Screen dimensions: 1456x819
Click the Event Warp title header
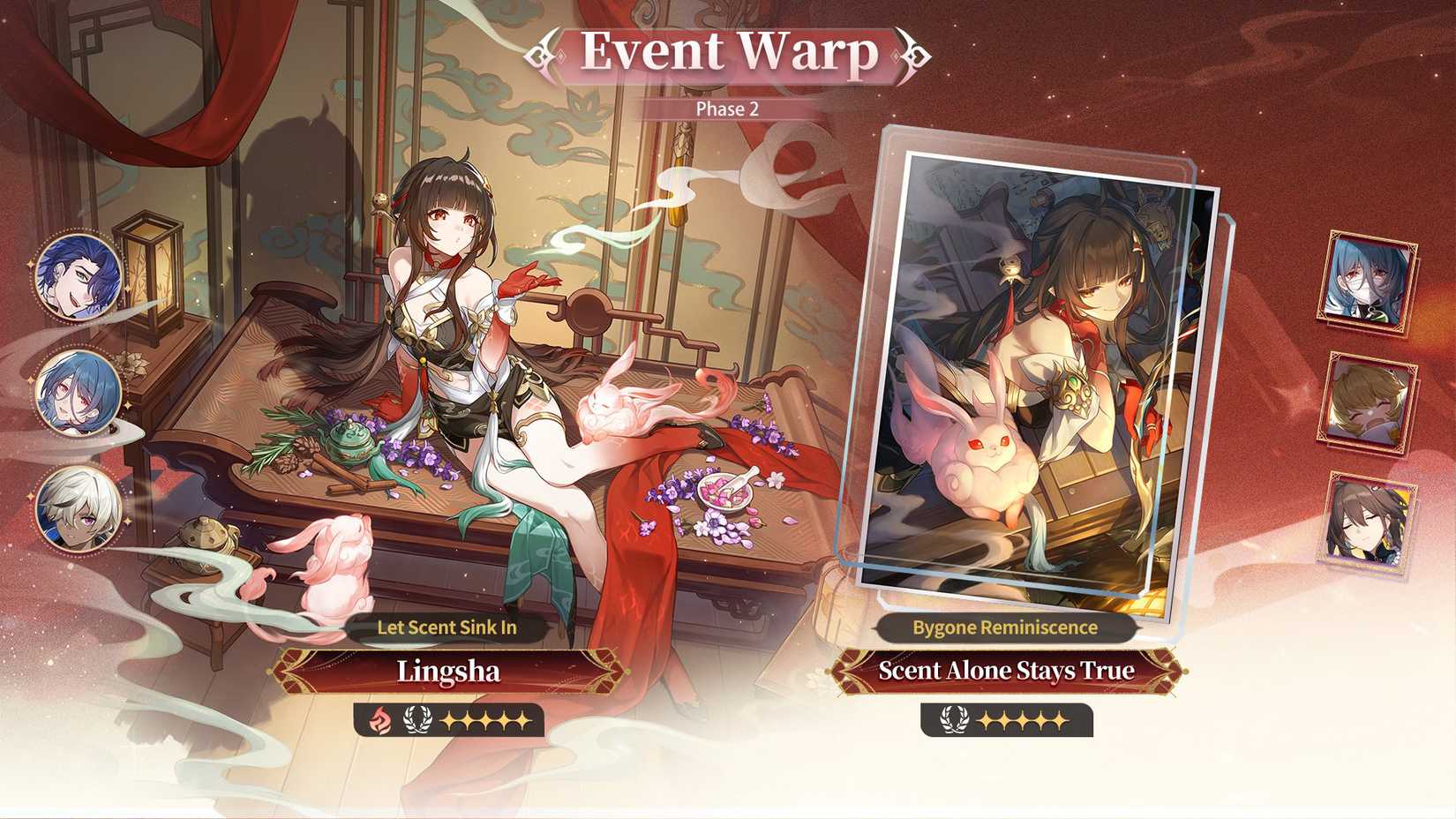pyautogui.click(x=726, y=55)
